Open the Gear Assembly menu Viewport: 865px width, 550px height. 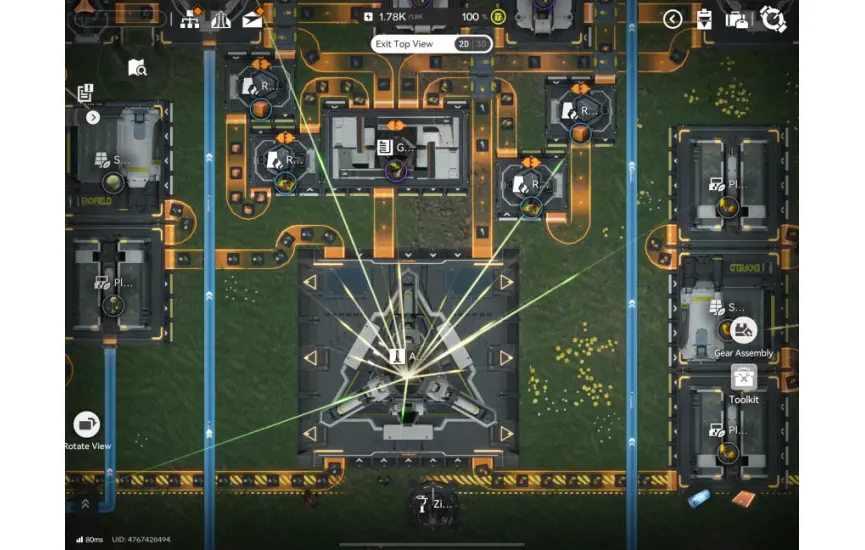tap(743, 330)
